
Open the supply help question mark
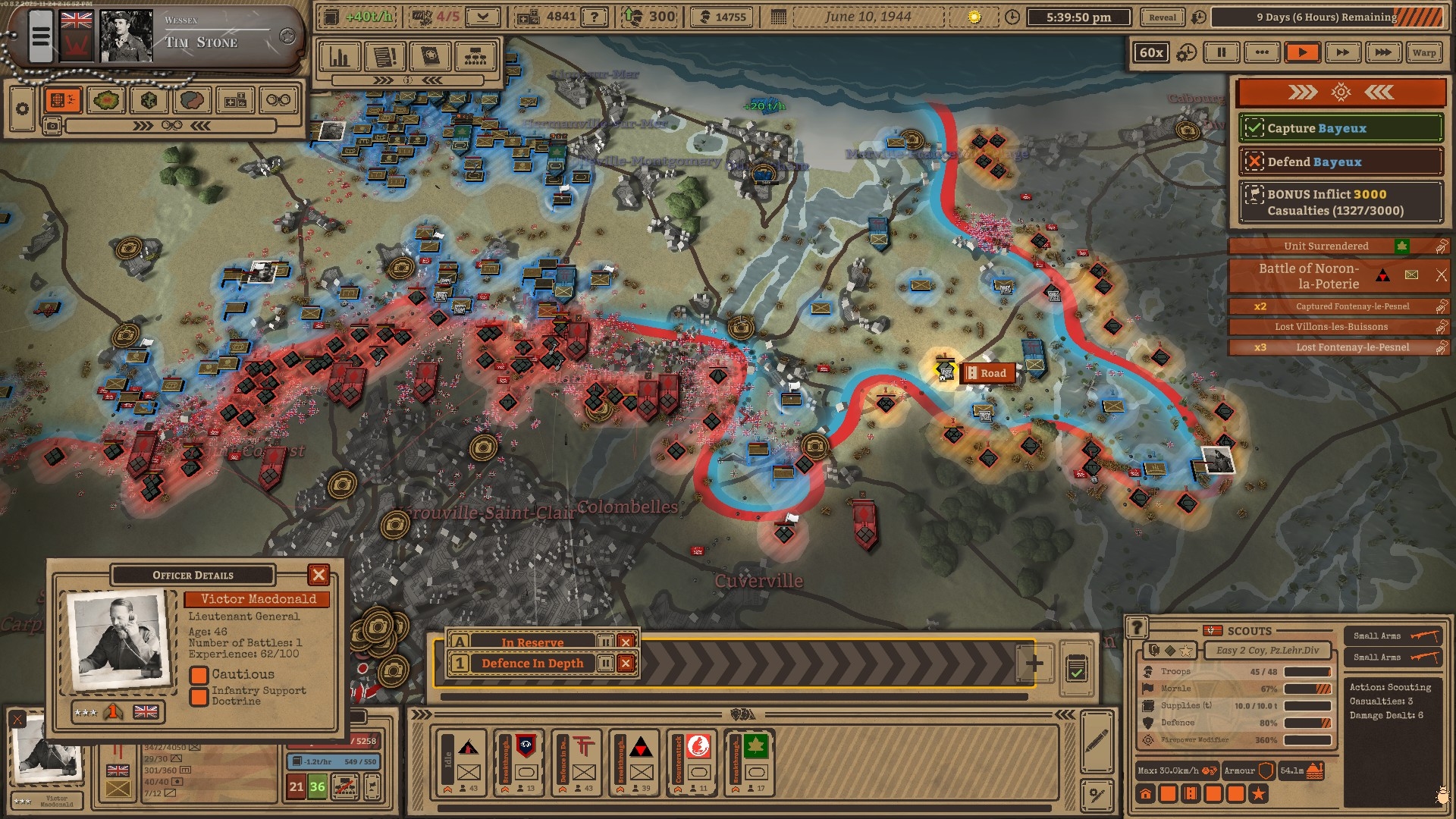point(594,17)
